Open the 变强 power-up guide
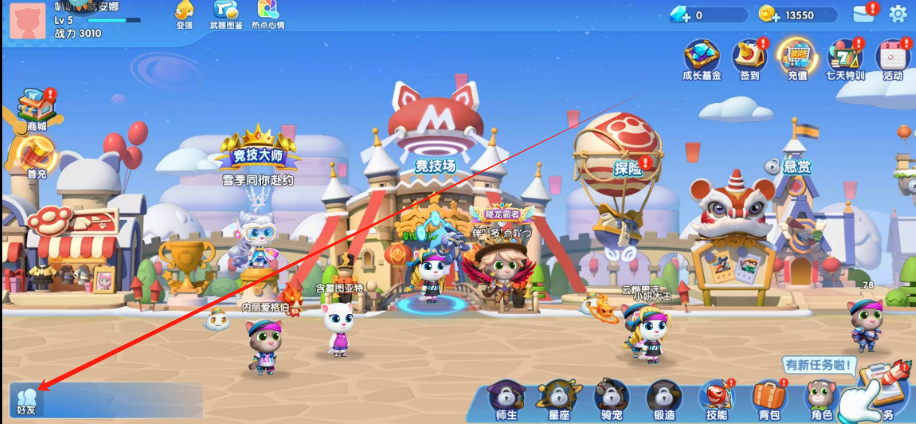Screen dimensions: 916x424 (x=184, y=14)
